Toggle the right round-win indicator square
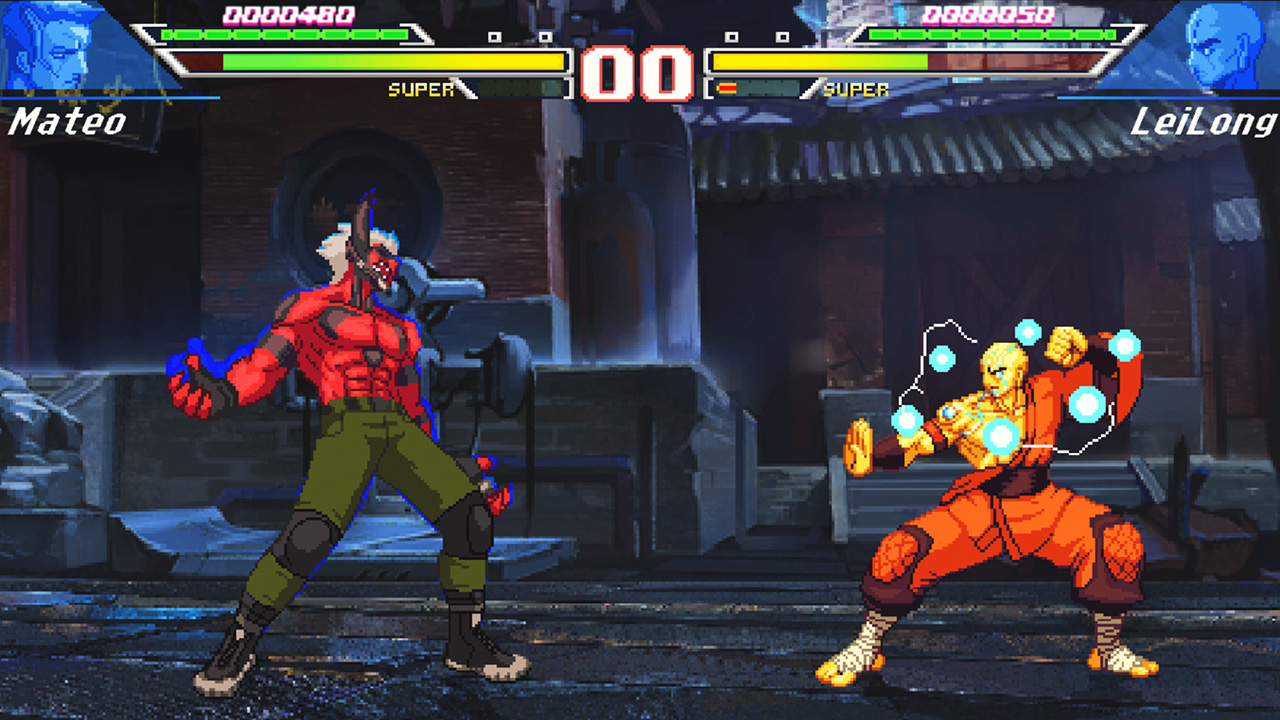The width and height of the screenshot is (1280, 720). (783, 37)
